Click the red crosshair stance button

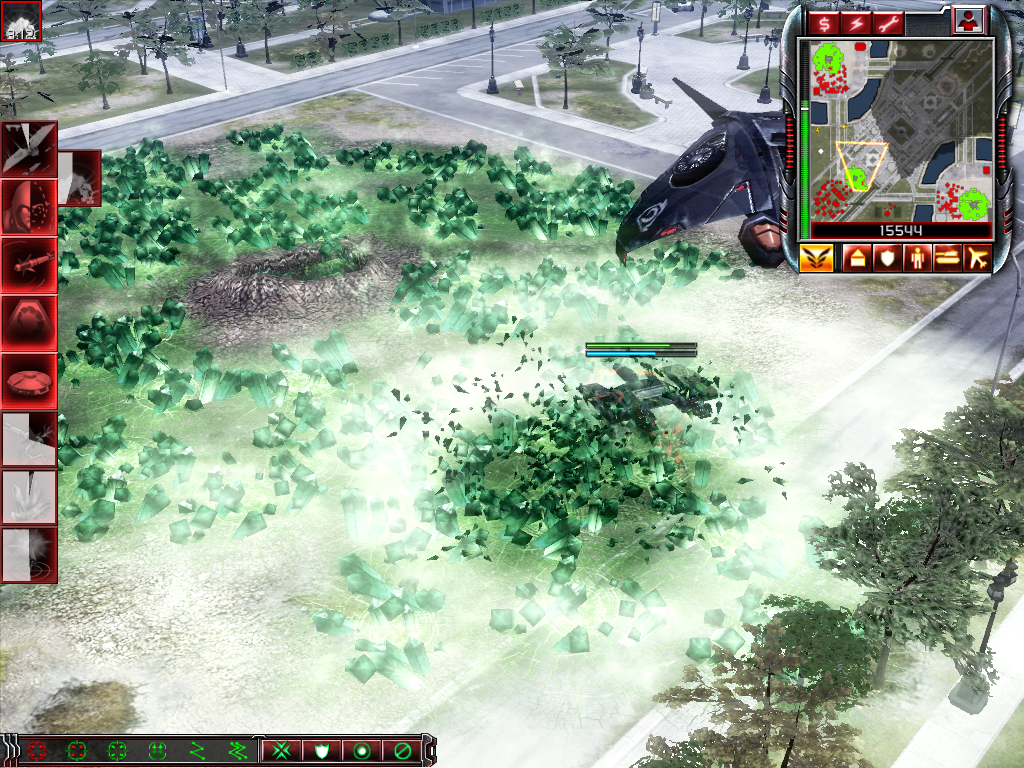(38, 749)
